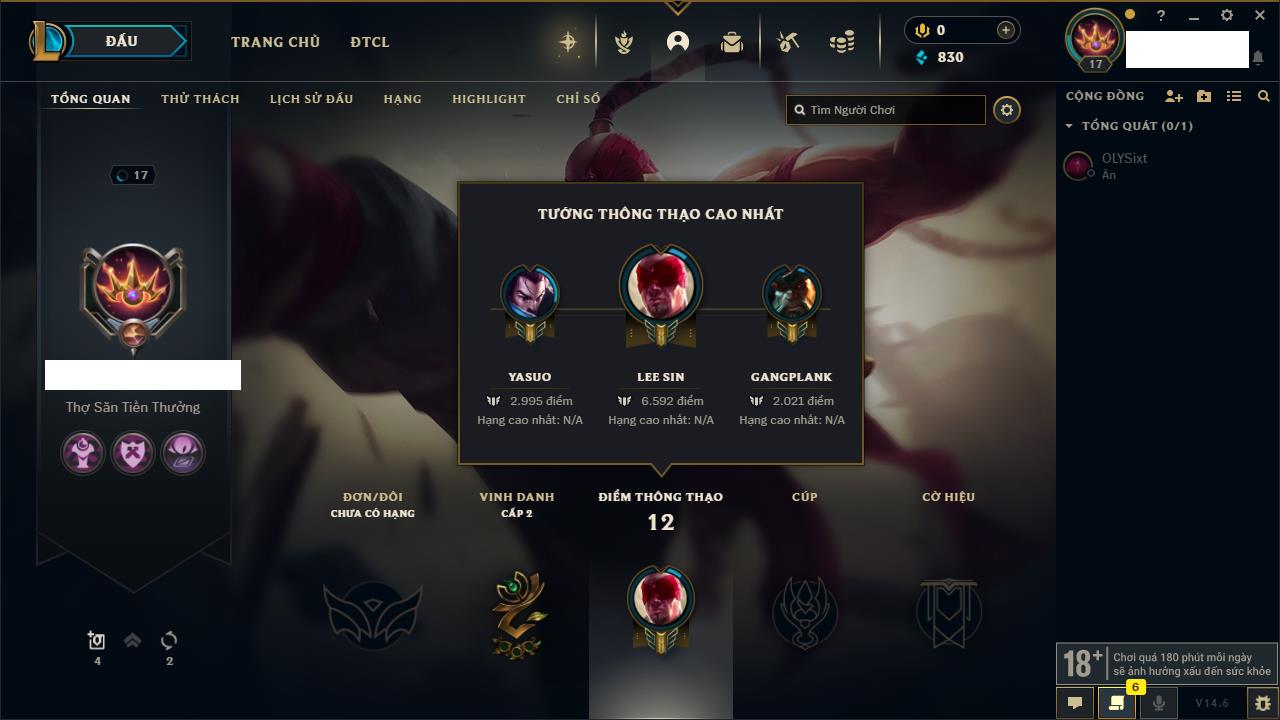Open the TRANG CHỦ home page
Screen dimensions: 1280x720
pos(275,42)
